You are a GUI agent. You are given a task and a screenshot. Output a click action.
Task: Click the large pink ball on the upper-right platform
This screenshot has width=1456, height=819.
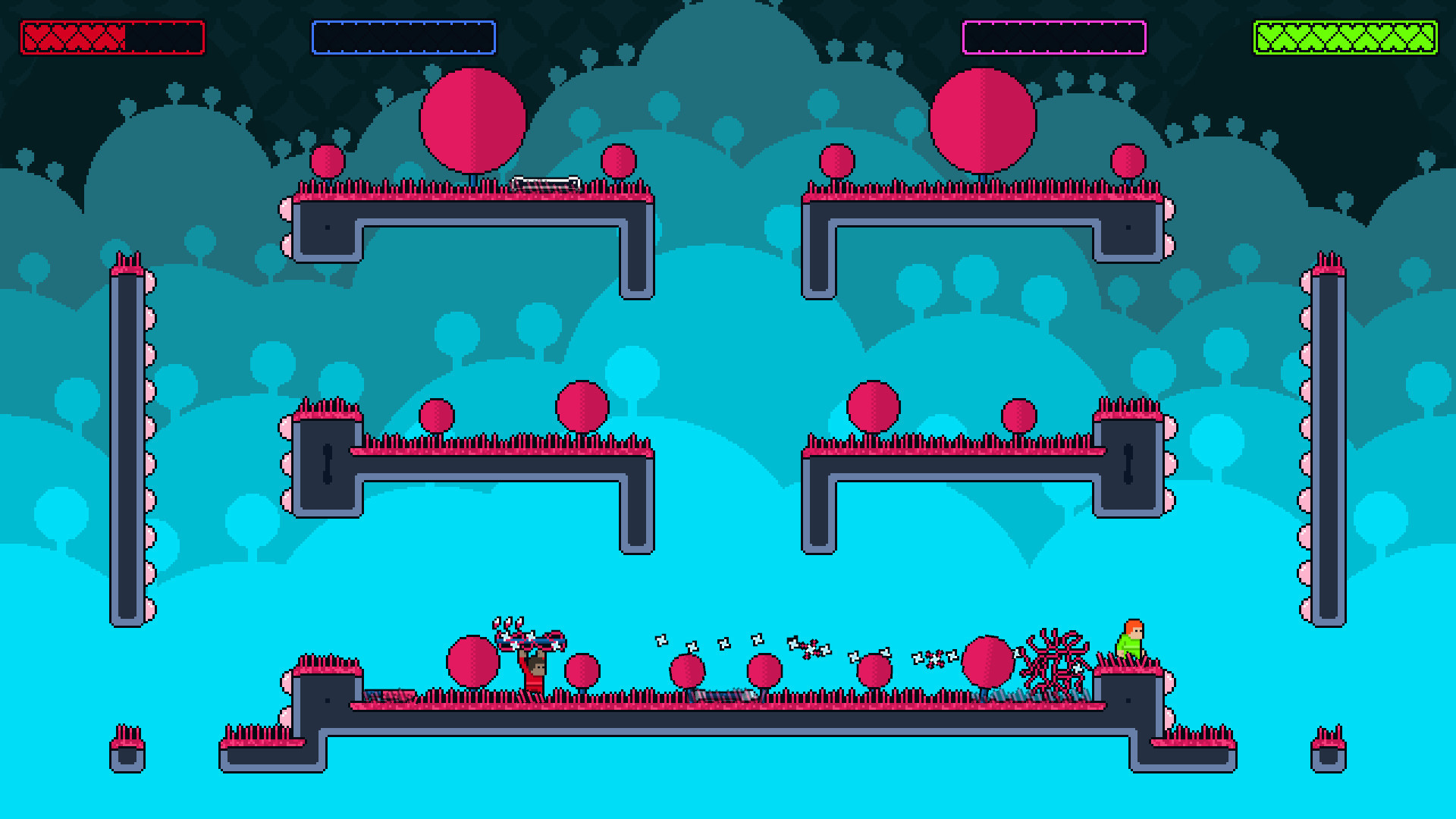[984, 121]
